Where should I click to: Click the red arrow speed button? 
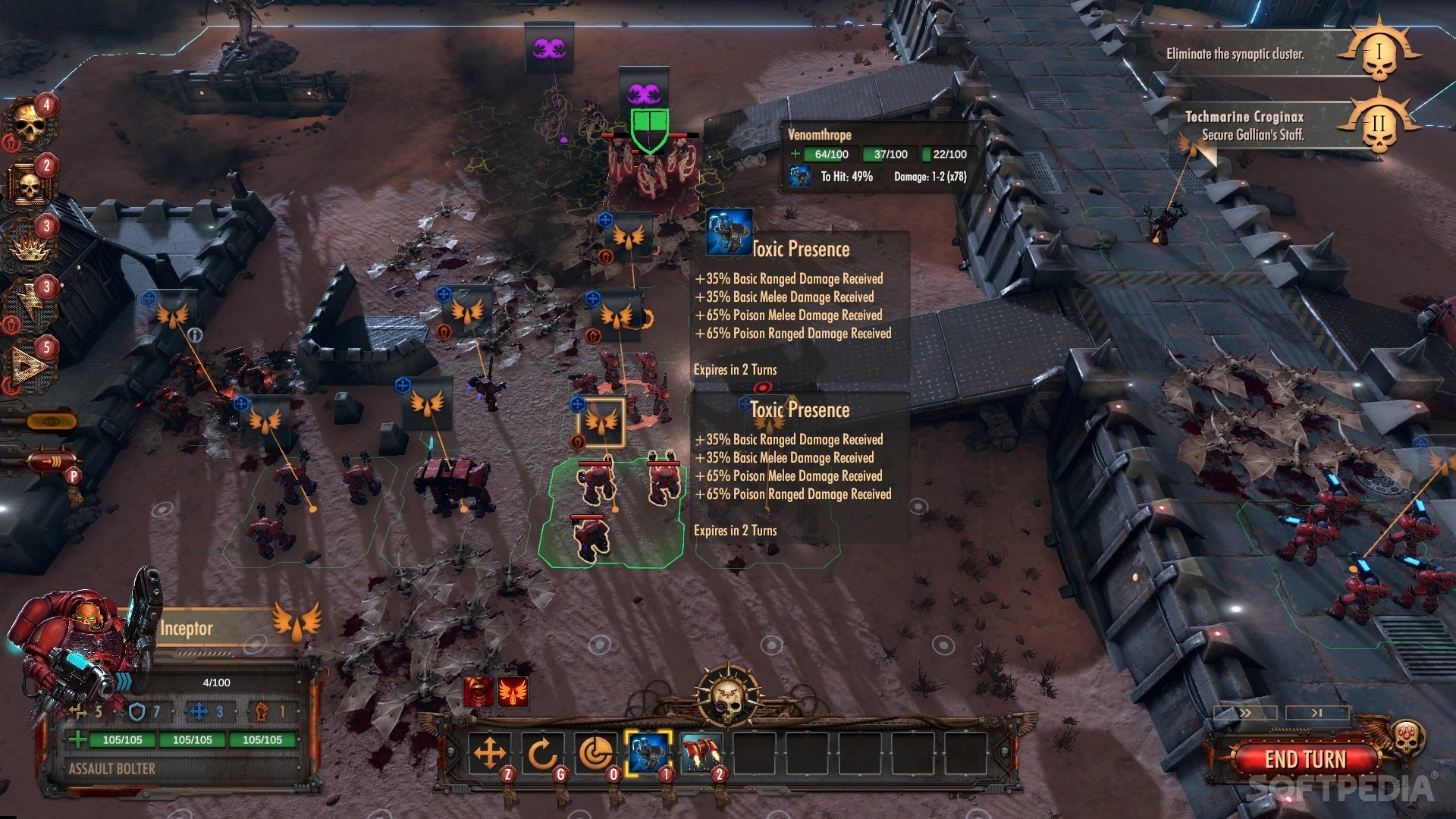click(52, 460)
